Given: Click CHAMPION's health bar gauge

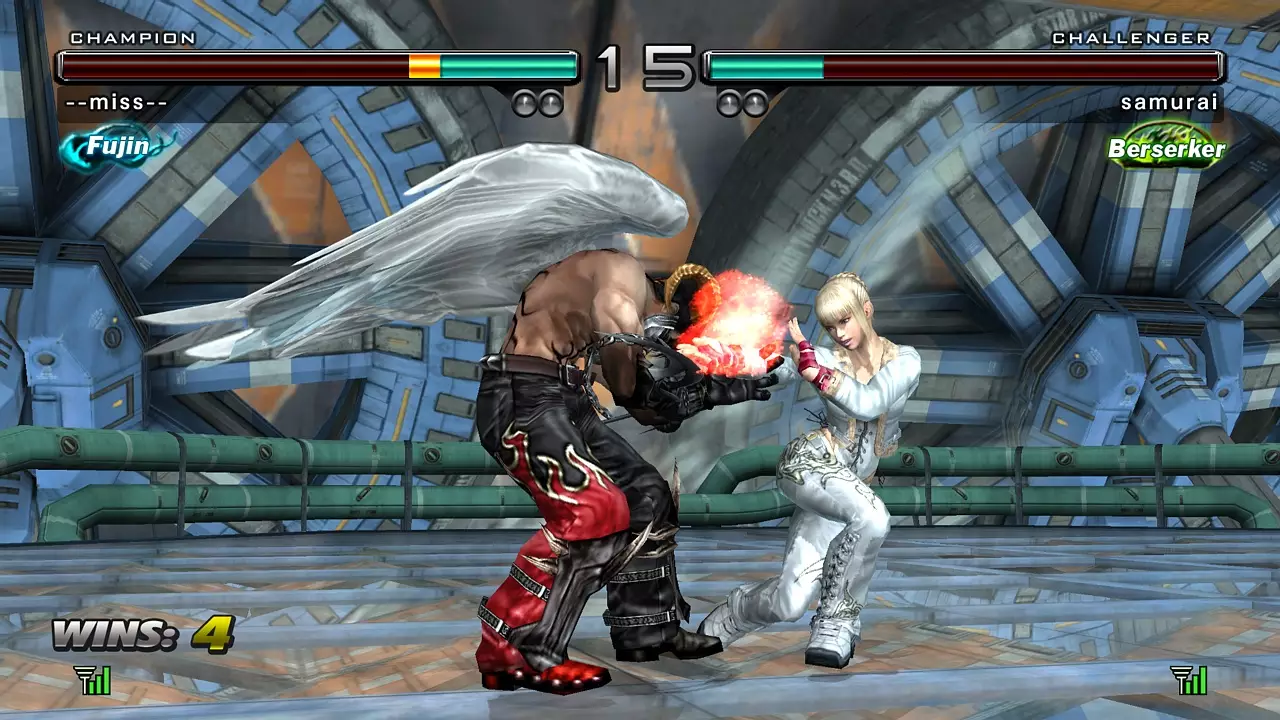Looking at the screenshot, I should pyautogui.click(x=320, y=65).
